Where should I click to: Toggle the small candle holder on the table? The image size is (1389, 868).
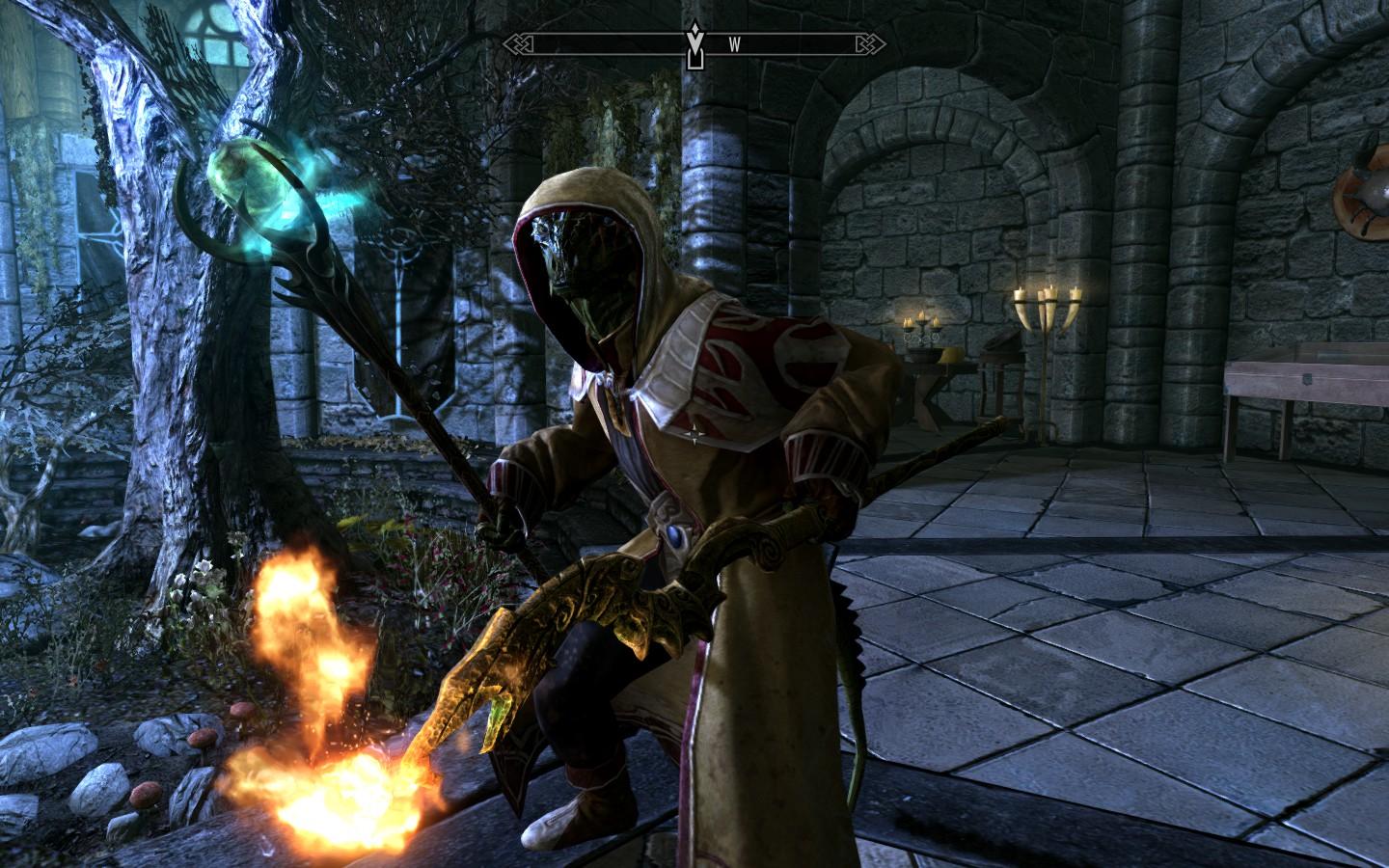[x=921, y=326]
